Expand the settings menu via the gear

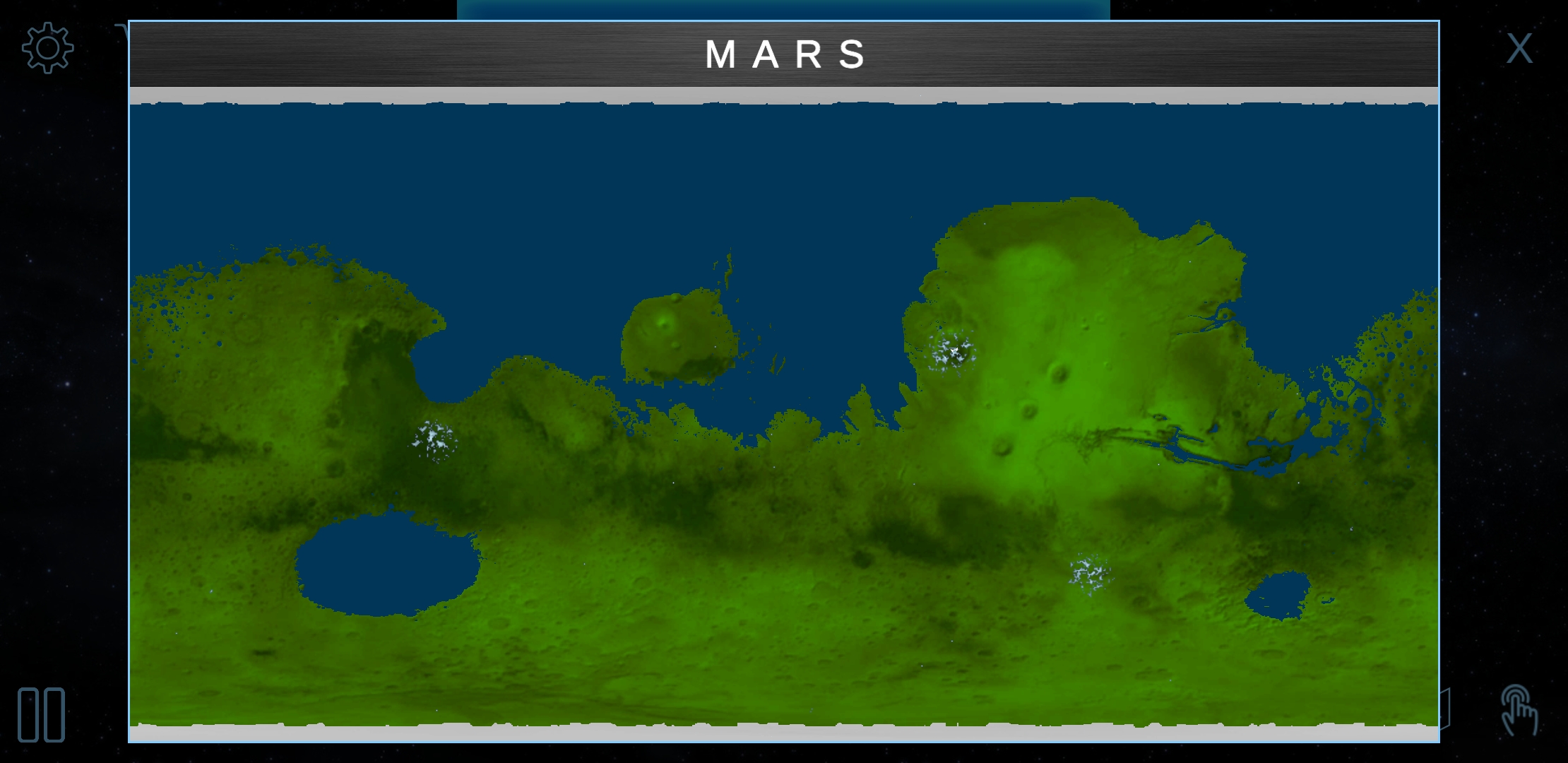[x=47, y=47]
